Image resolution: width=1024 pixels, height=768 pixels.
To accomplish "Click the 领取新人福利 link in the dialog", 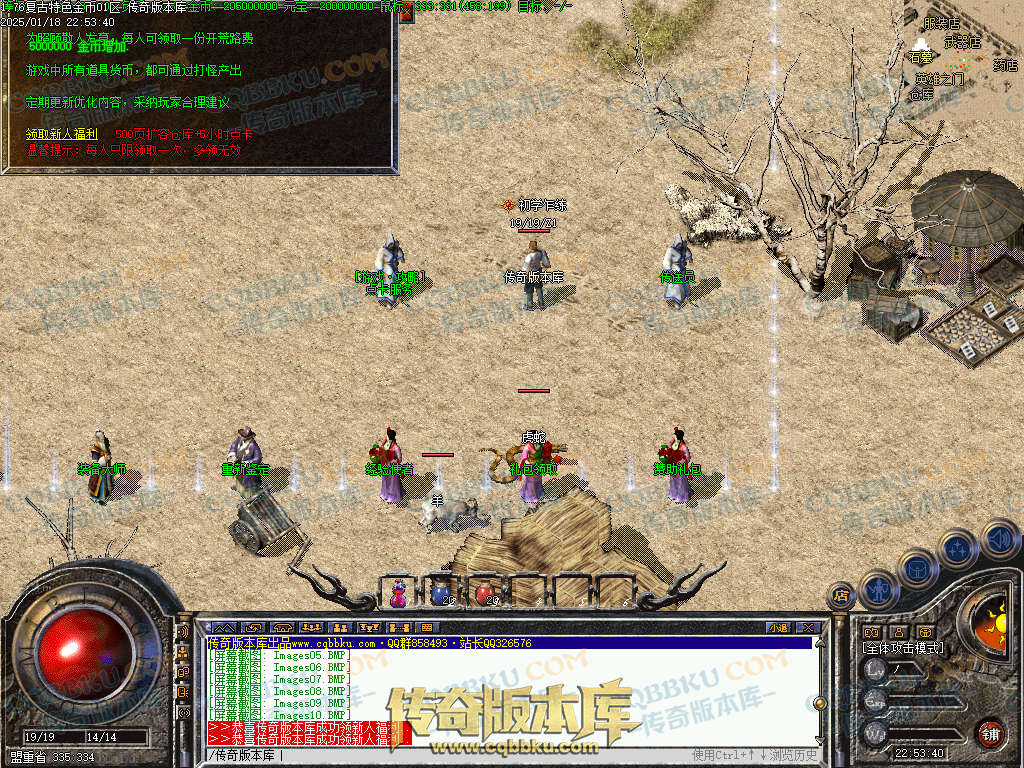I will pos(61,133).
